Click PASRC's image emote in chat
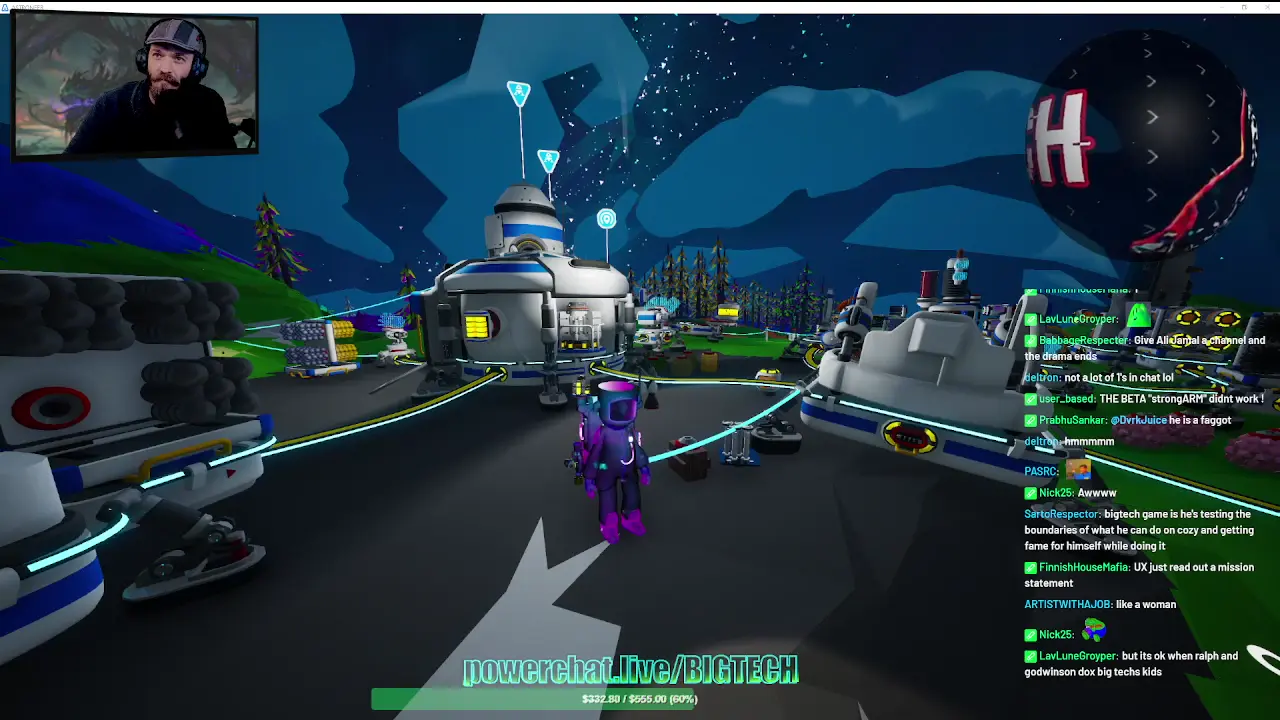The height and width of the screenshot is (720, 1280). (1078, 469)
